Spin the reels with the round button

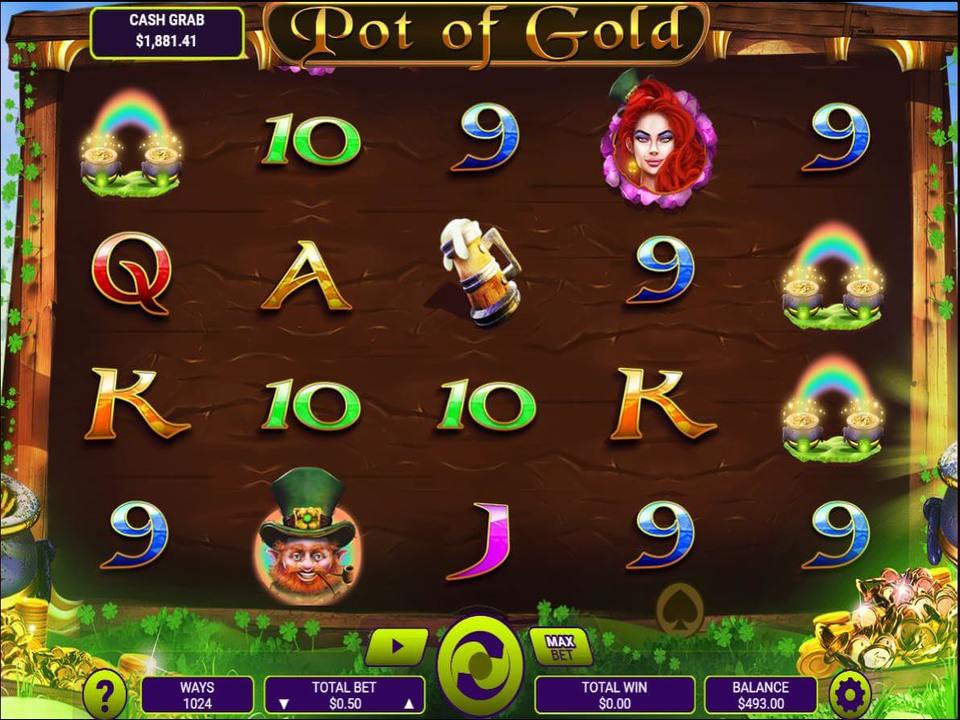480,663
